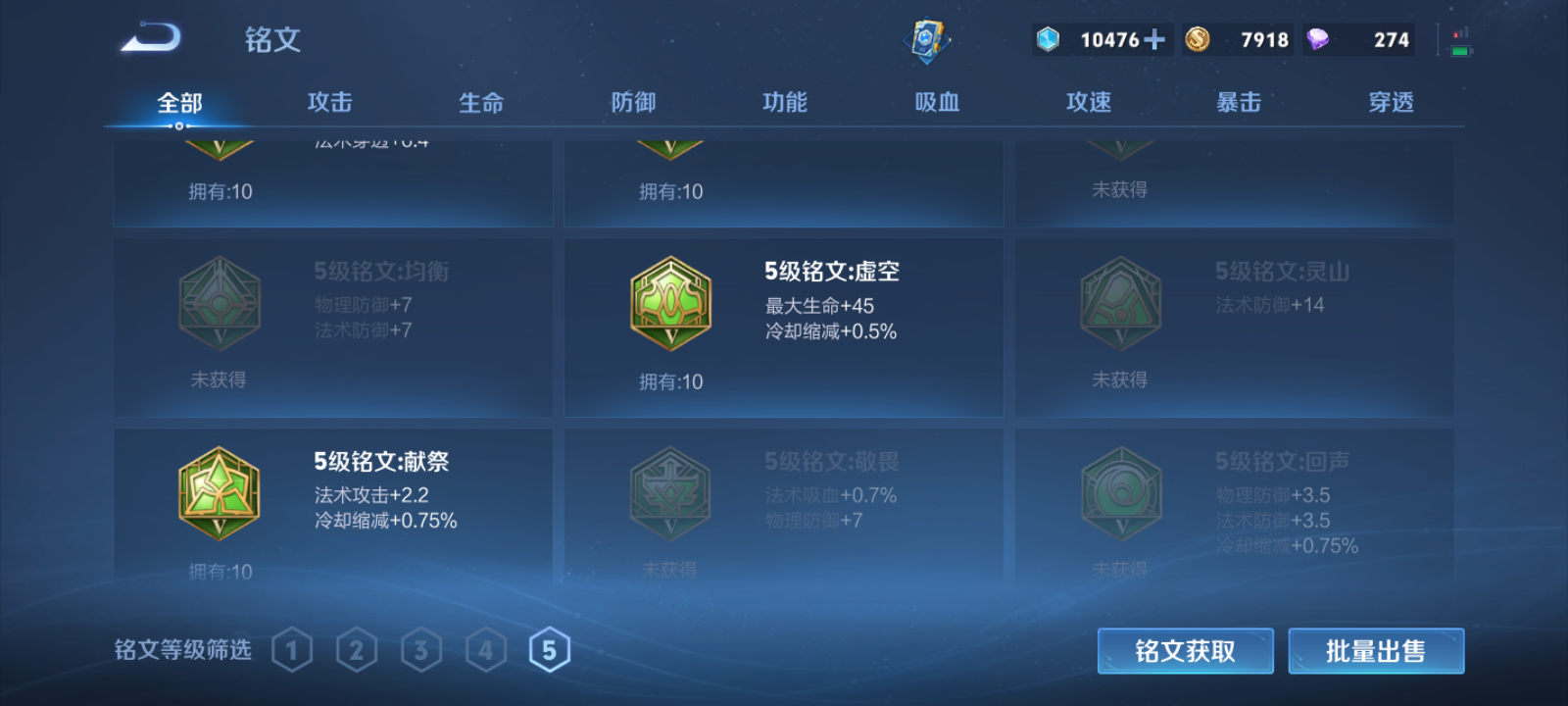Select the level 5 filter
The width and height of the screenshot is (1568, 706).
click(x=549, y=648)
